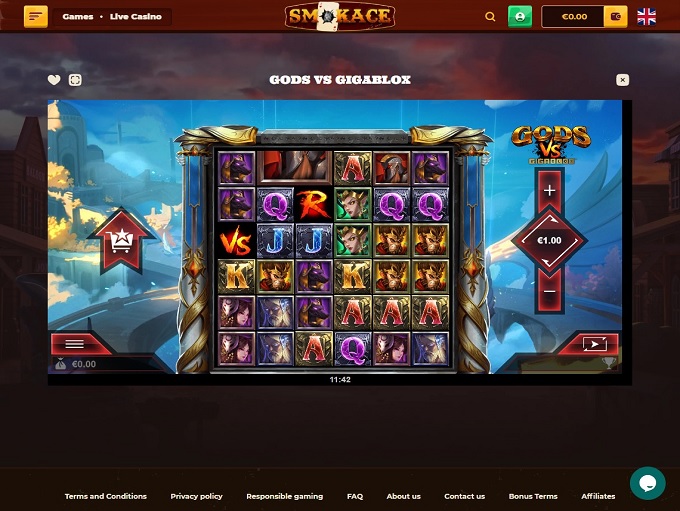Spin using the €1.00 diamond button
This screenshot has height=511, width=680.
coord(549,240)
